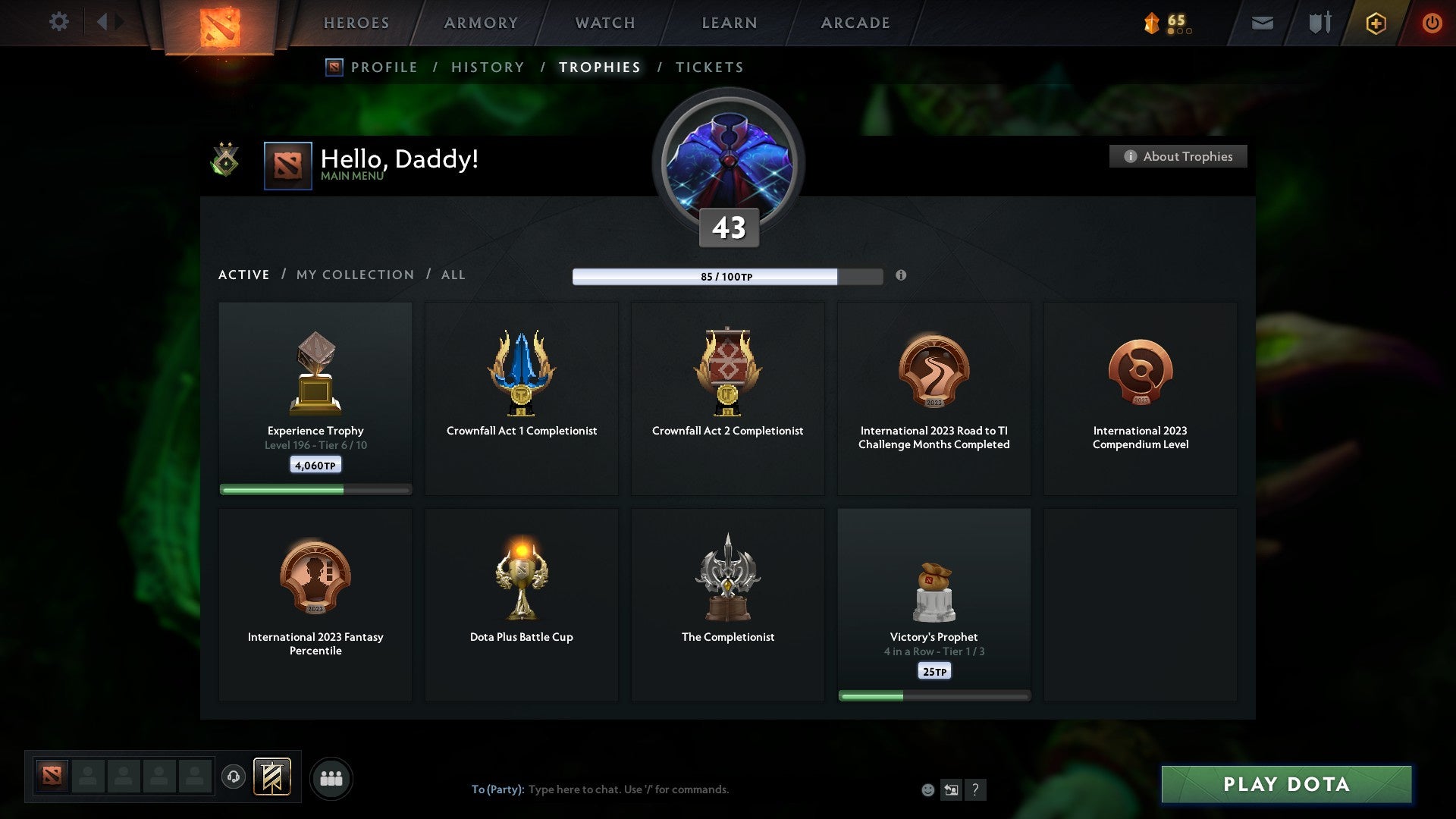
Task: Click the chat help question mark icon
Action: click(x=975, y=789)
